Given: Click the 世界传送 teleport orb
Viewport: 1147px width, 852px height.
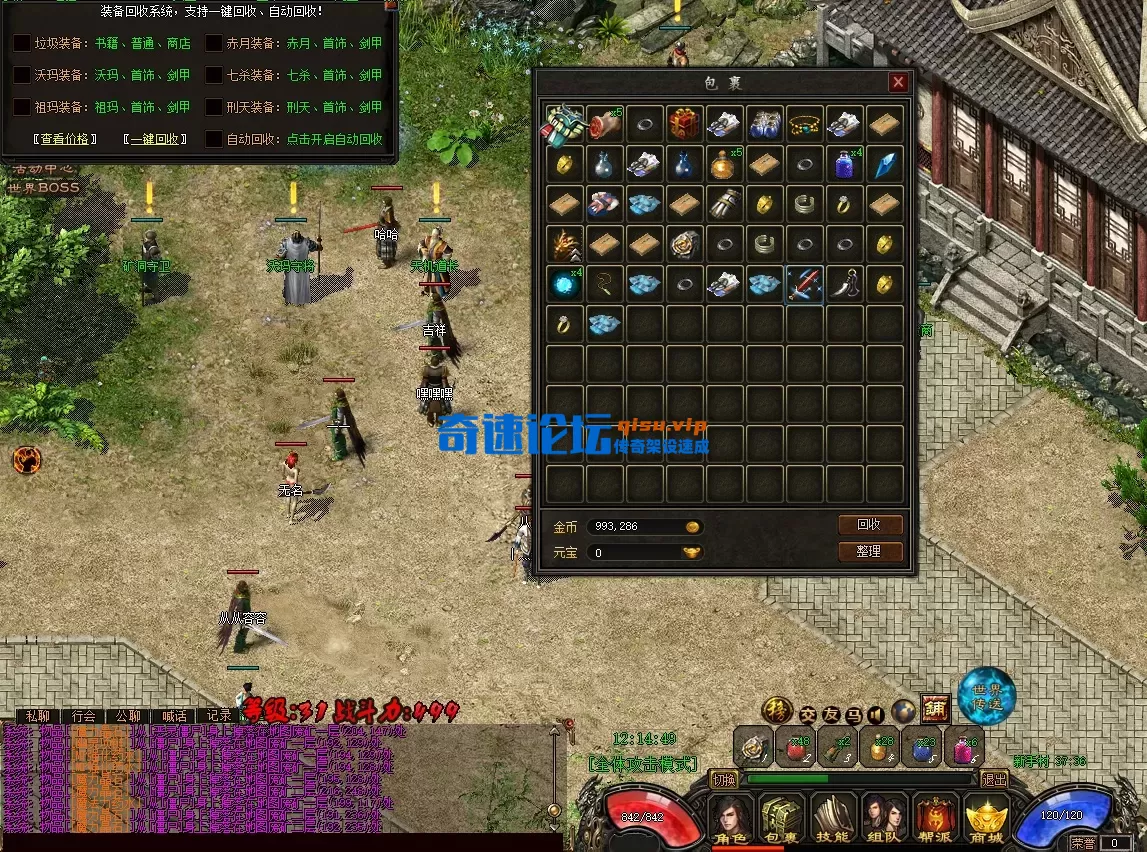Looking at the screenshot, I should pyautogui.click(x=986, y=696).
